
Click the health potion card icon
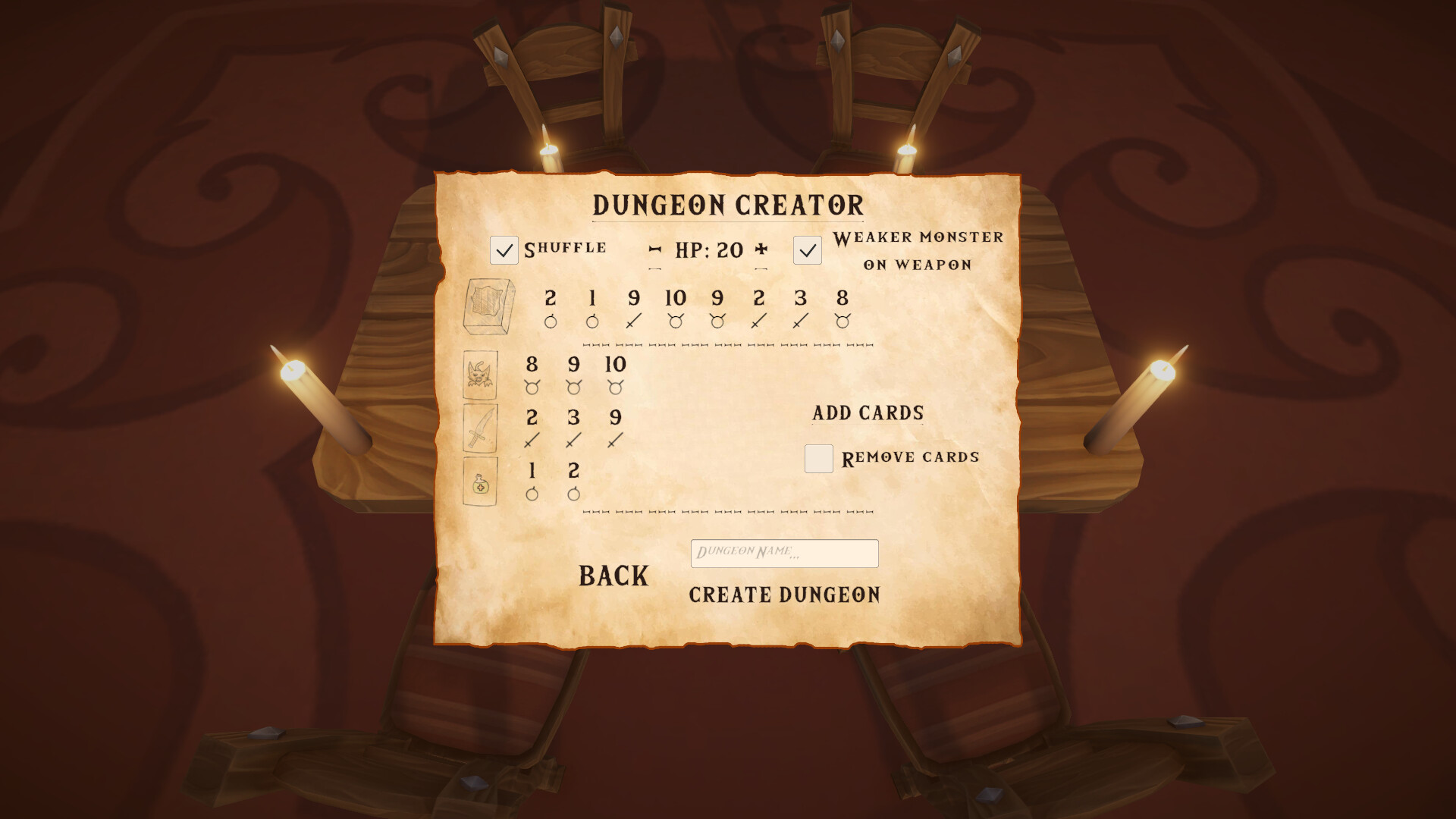(485, 482)
